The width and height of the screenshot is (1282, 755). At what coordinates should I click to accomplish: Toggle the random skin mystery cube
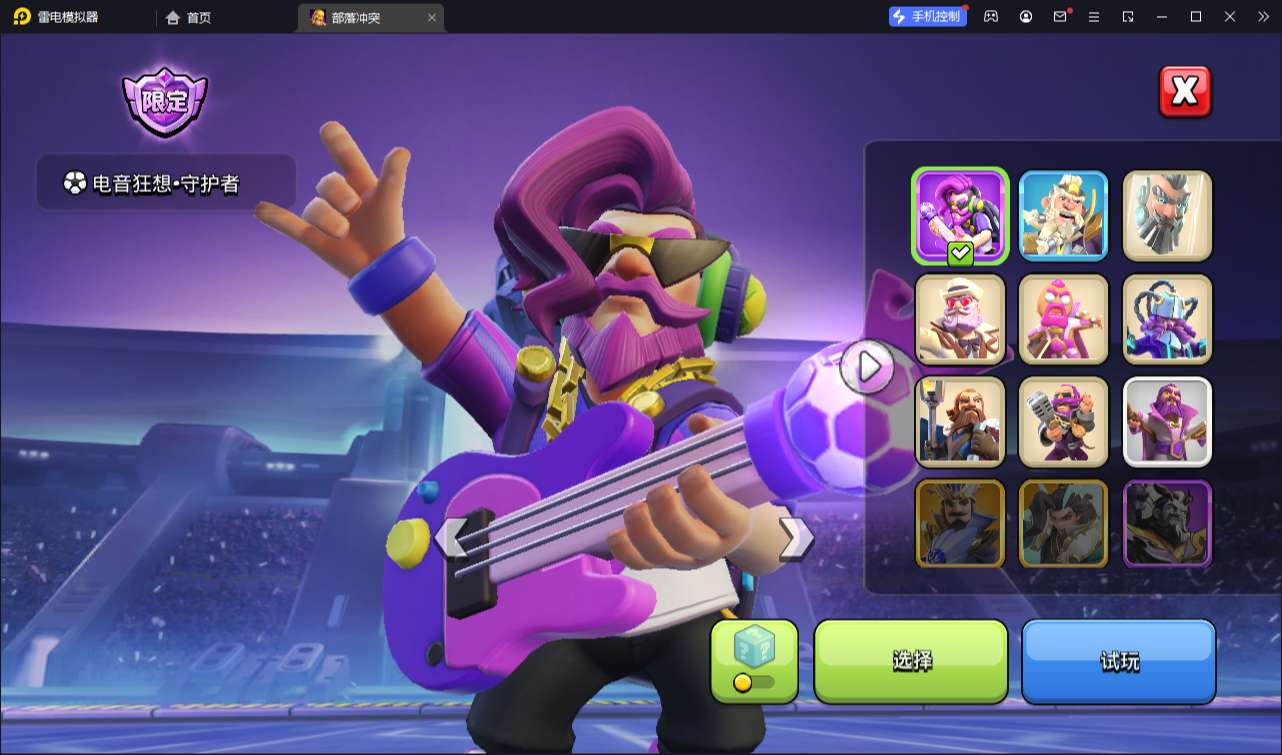(754, 661)
